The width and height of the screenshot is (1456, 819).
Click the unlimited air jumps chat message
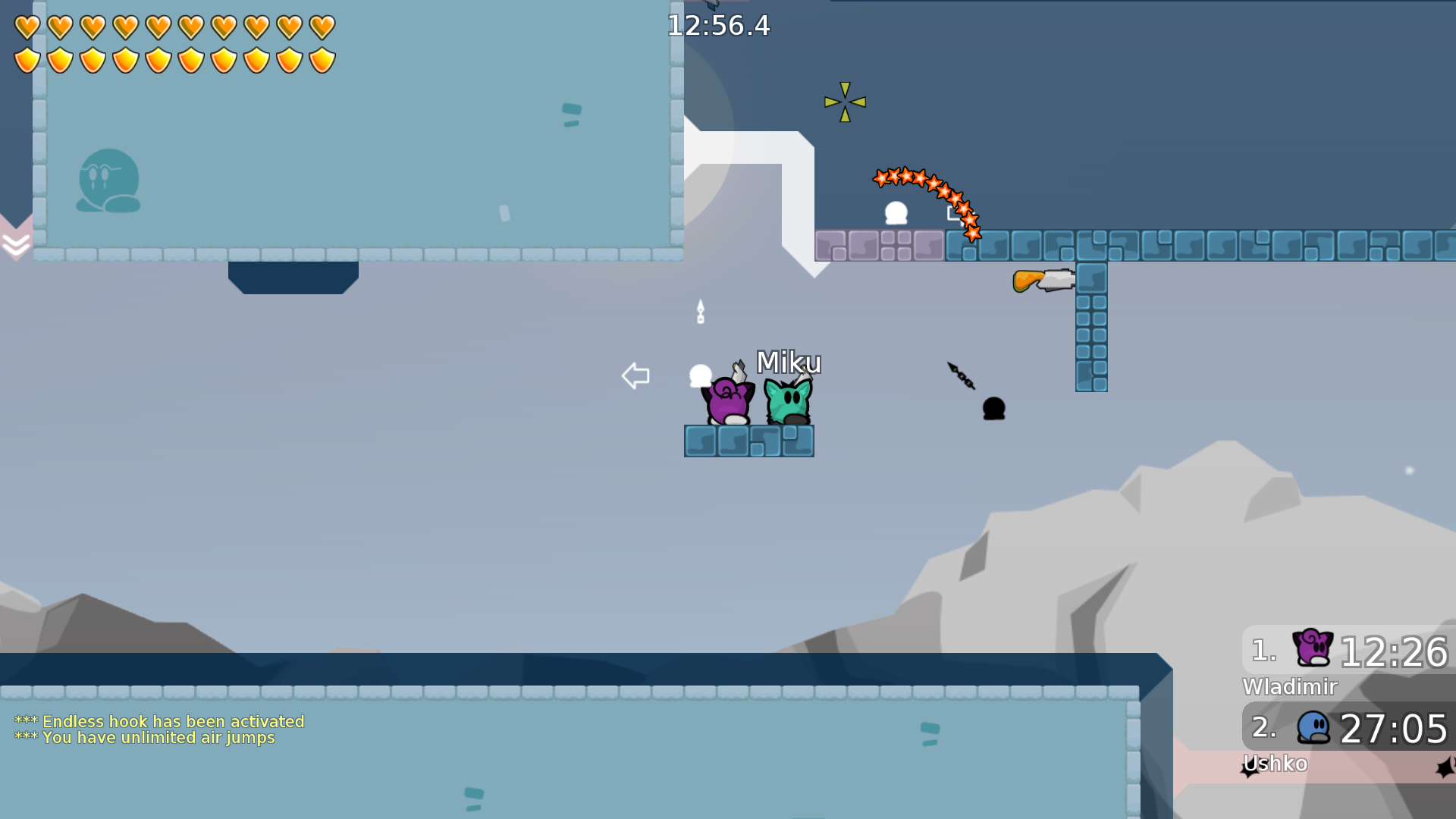click(147, 738)
